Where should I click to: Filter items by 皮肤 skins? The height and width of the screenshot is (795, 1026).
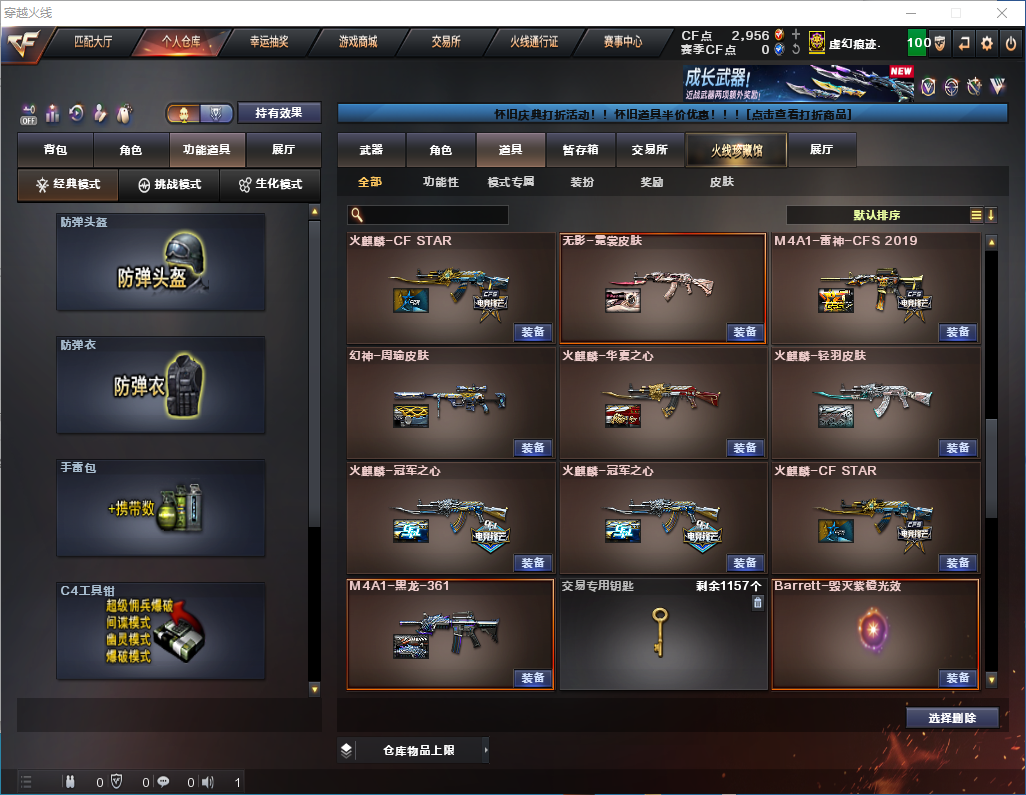722,183
